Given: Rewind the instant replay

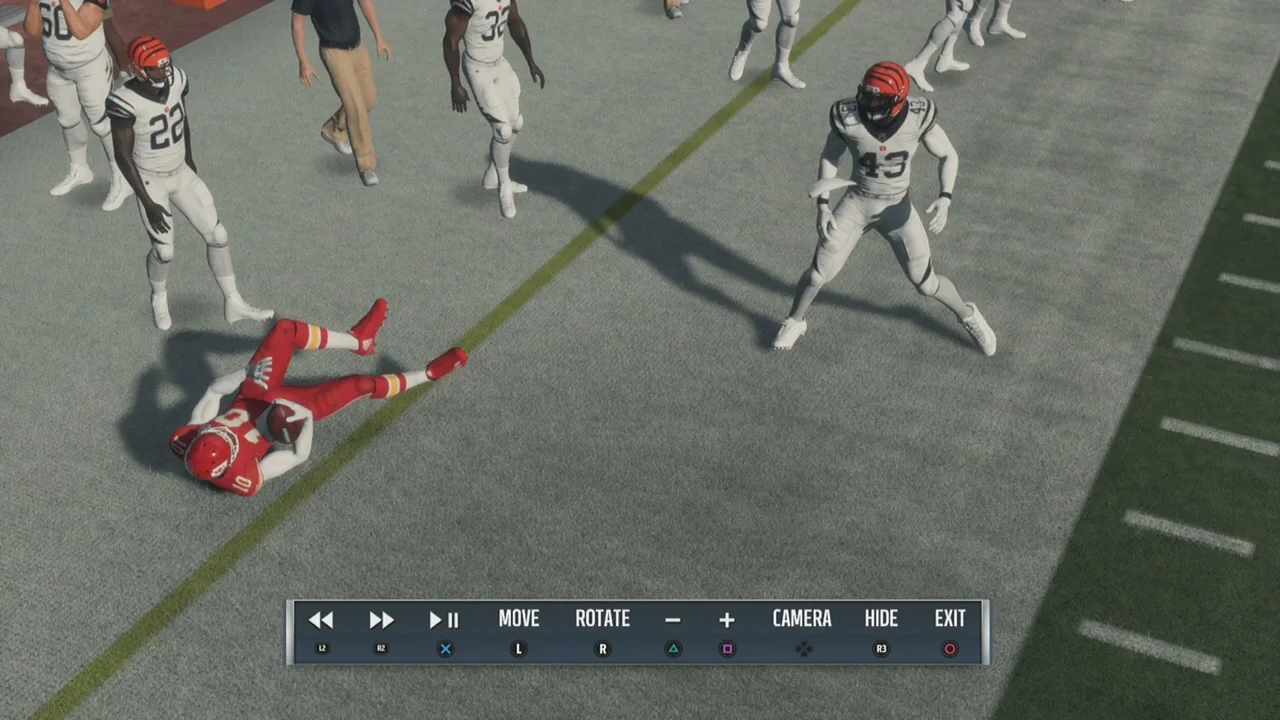Looking at the screenshot, I should click(x=321, y=621).
